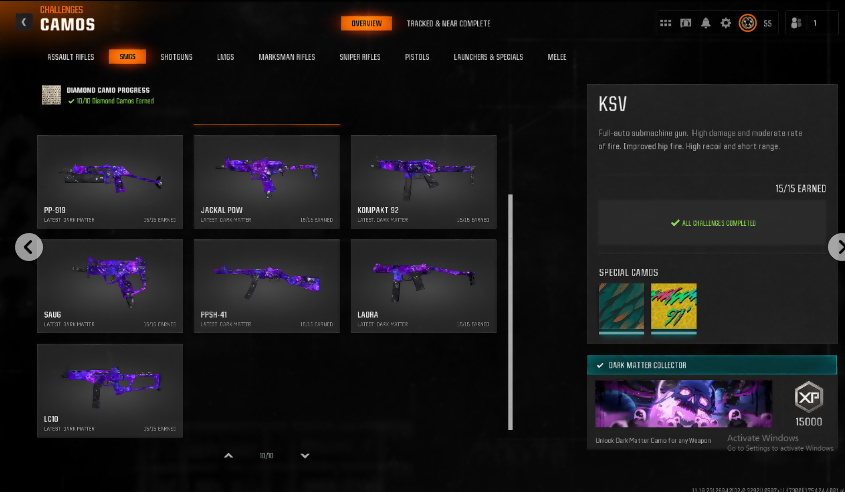Open the Tracked & Near Complete view
The height and width of the screenshot is (492, 845).
[x=448, y=23]
